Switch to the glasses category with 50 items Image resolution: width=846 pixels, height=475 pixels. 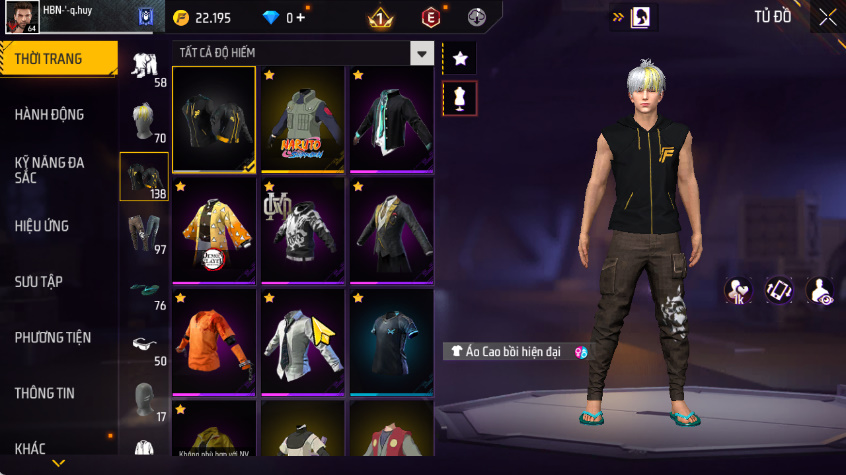pyautogui.click(x=144, y=345)
